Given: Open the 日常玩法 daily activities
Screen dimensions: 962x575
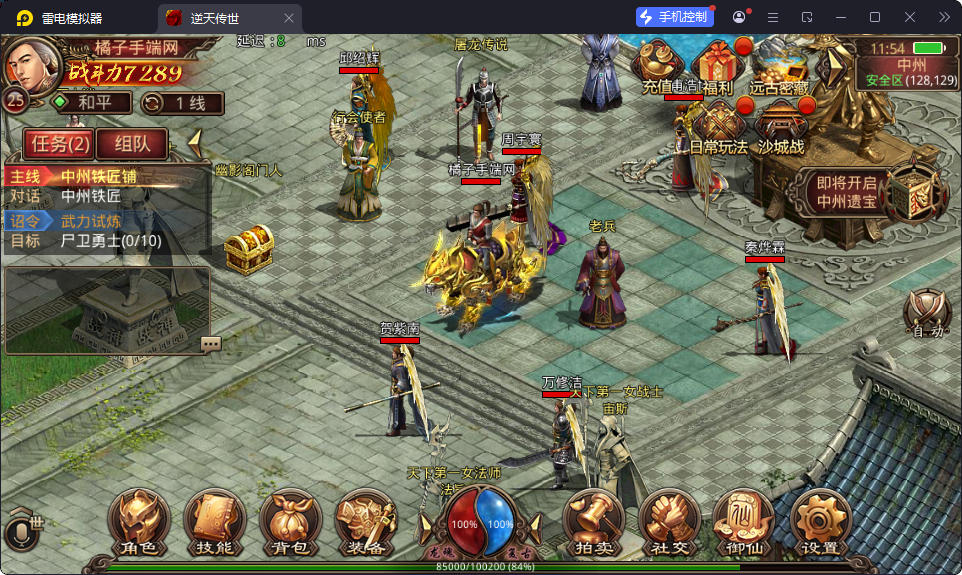Looking at the screenshot, I should (x=719, y=128).
